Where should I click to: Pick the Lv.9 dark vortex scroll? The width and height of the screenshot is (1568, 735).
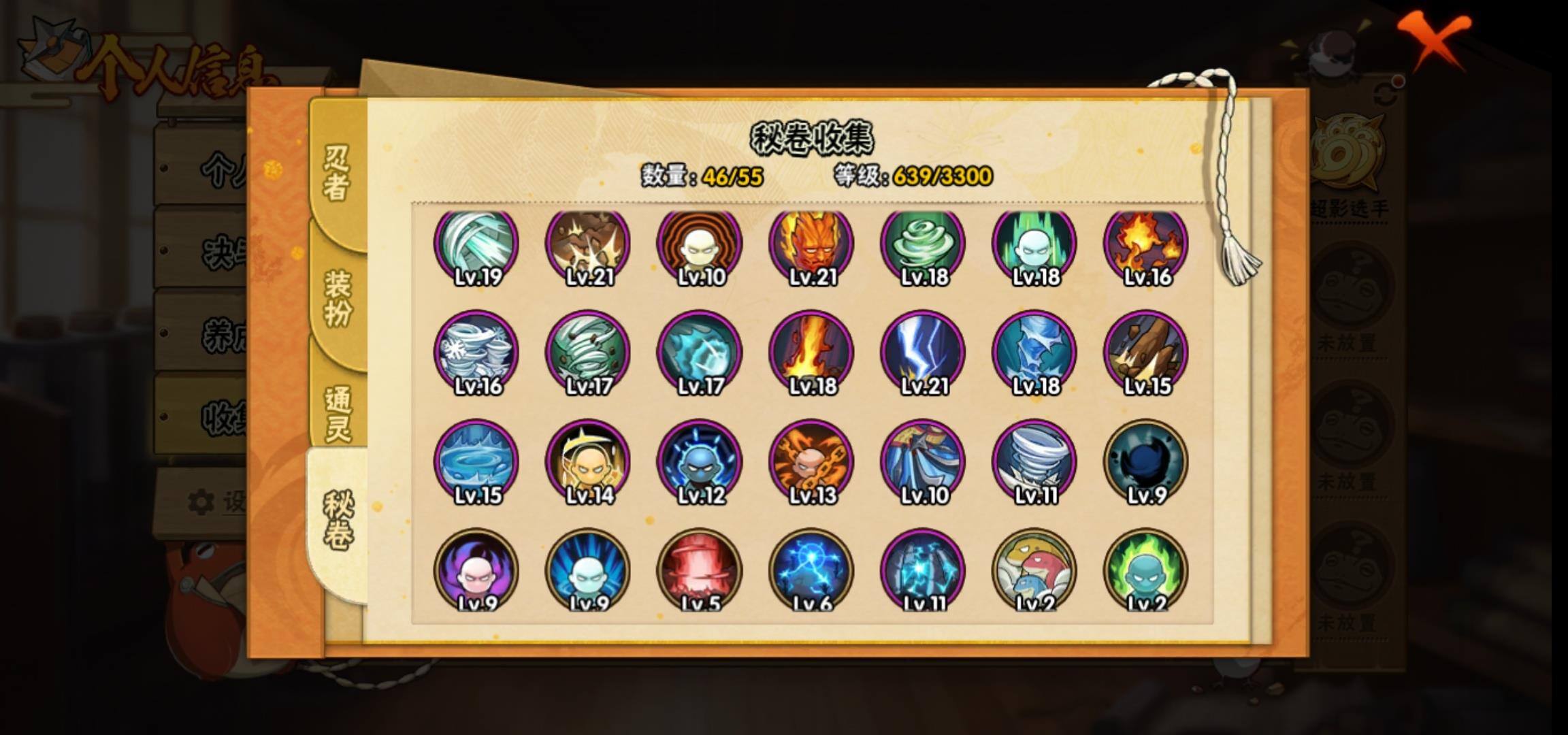[1146, 461]
